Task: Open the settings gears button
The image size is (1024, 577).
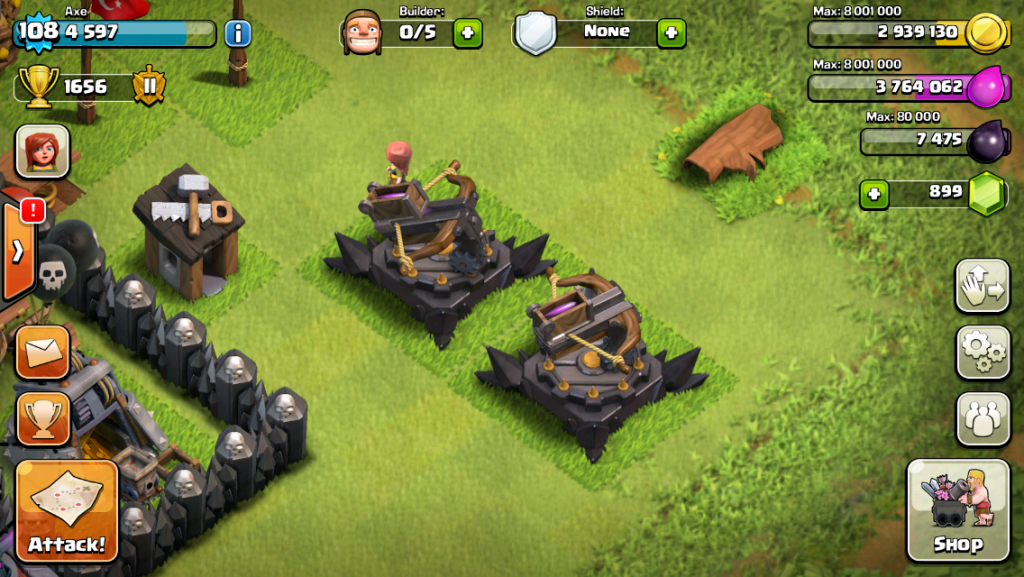Action: coord(983,352)
